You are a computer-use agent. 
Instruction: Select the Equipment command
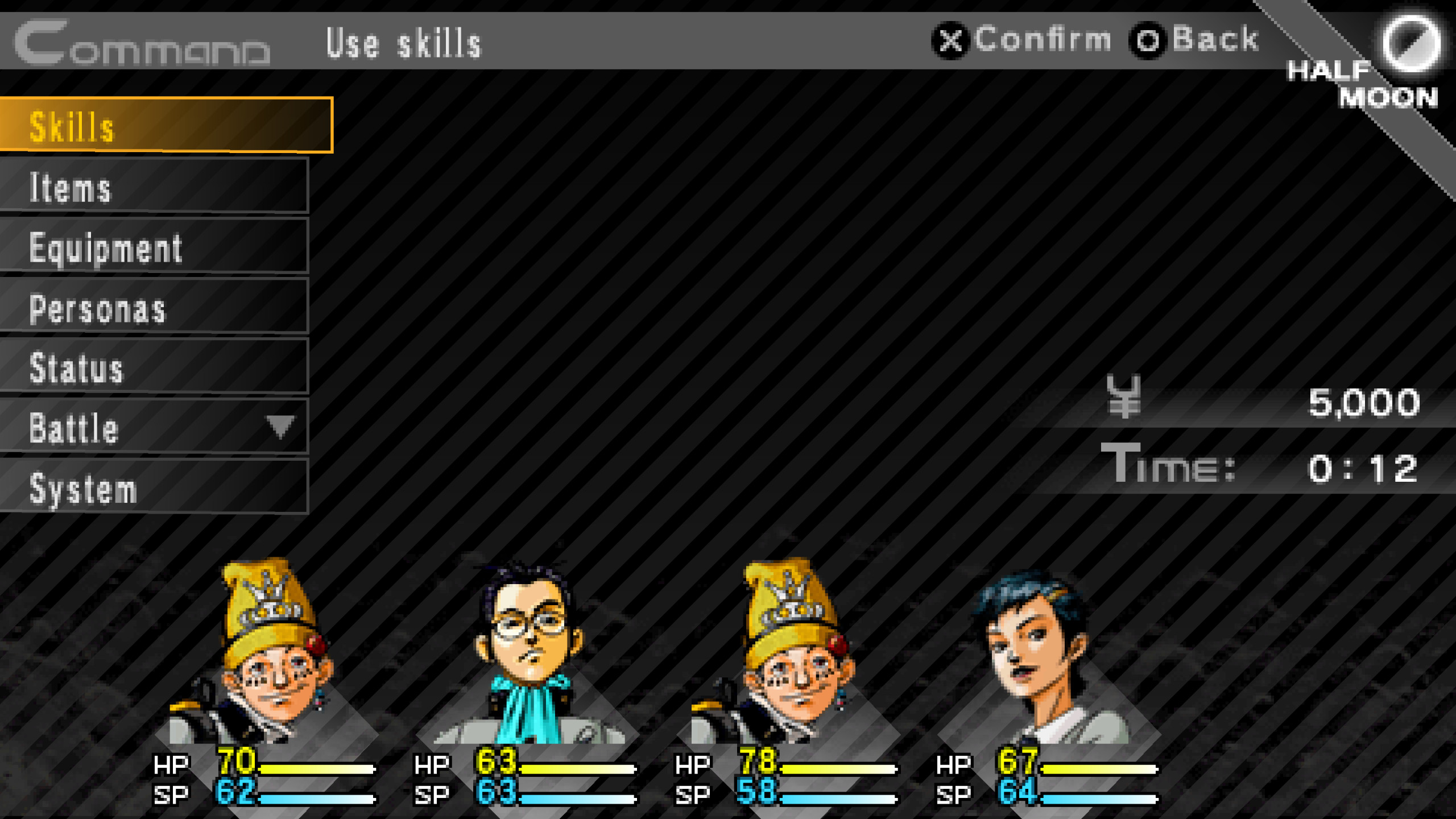tap(154, 249)
